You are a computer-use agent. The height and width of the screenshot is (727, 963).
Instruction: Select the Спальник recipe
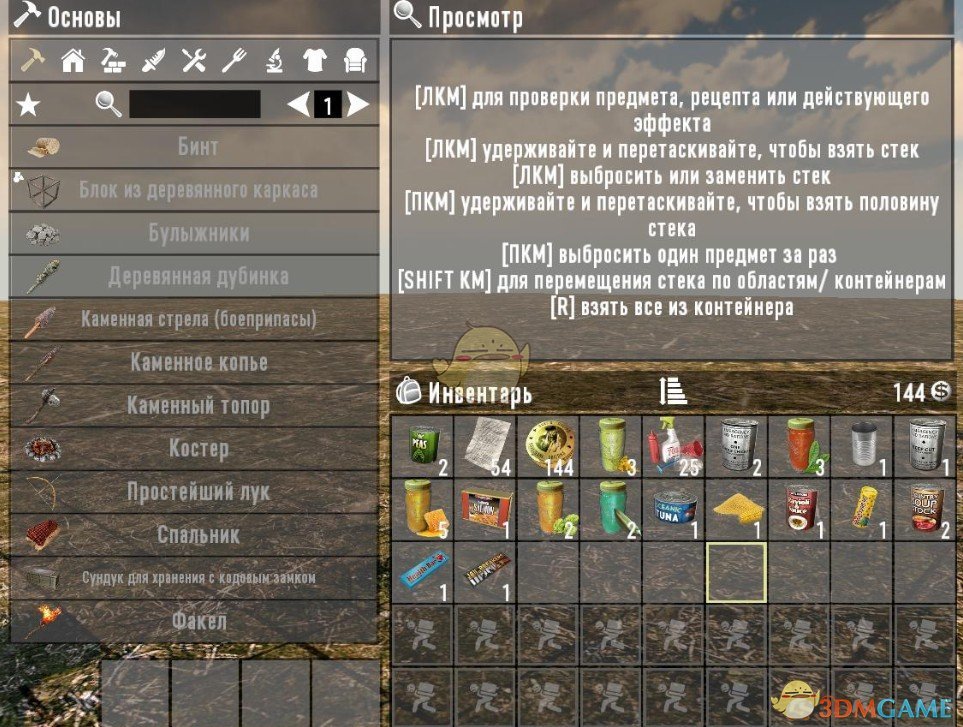coord(194,535)
